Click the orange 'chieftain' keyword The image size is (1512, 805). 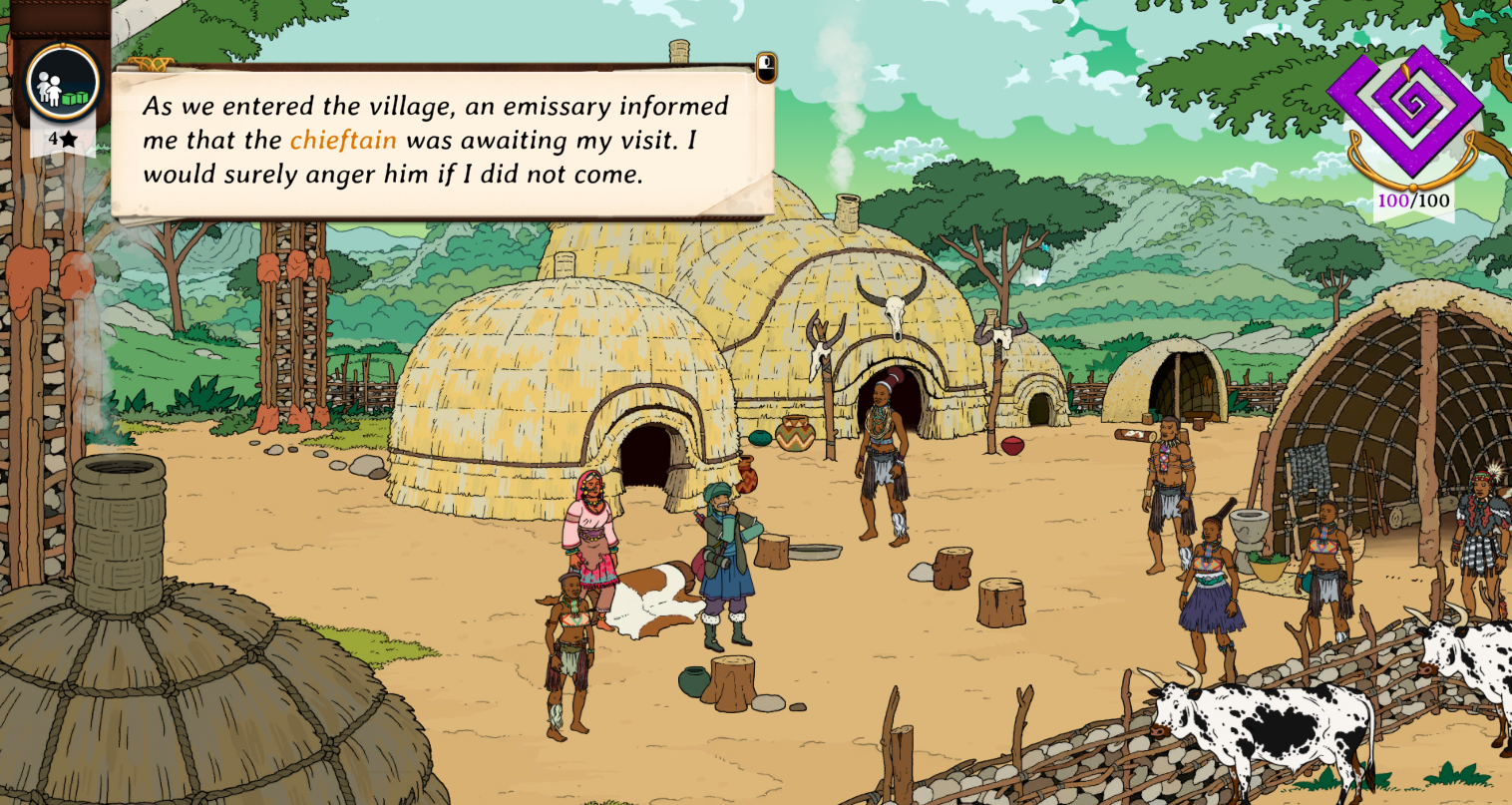343,141
